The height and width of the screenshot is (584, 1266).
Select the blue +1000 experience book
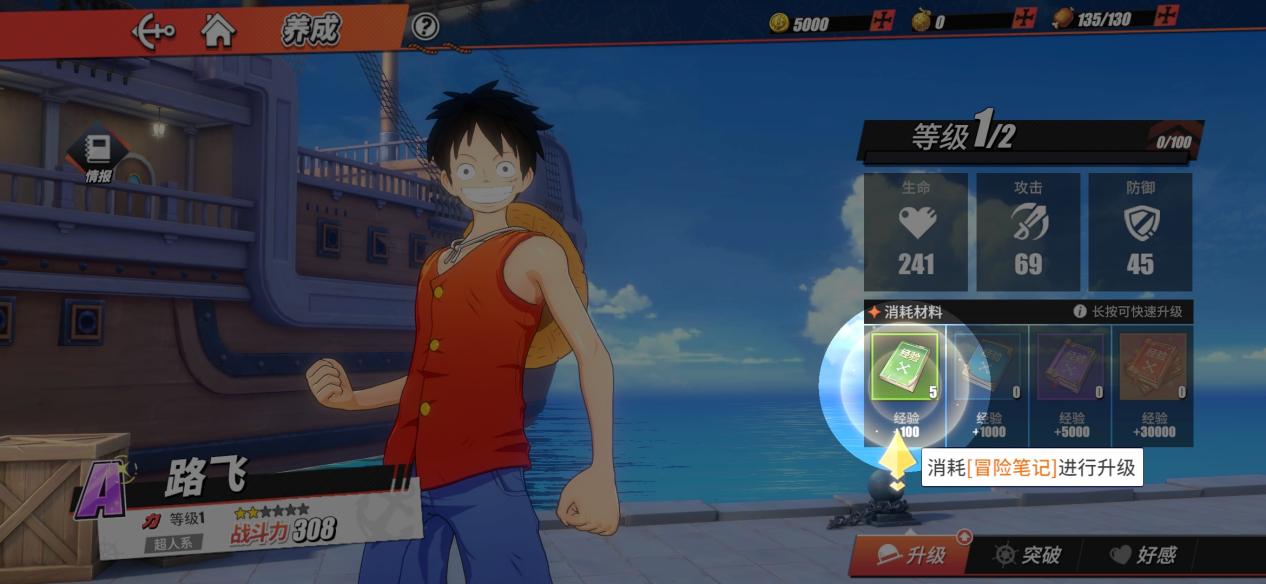pos(987,367)
